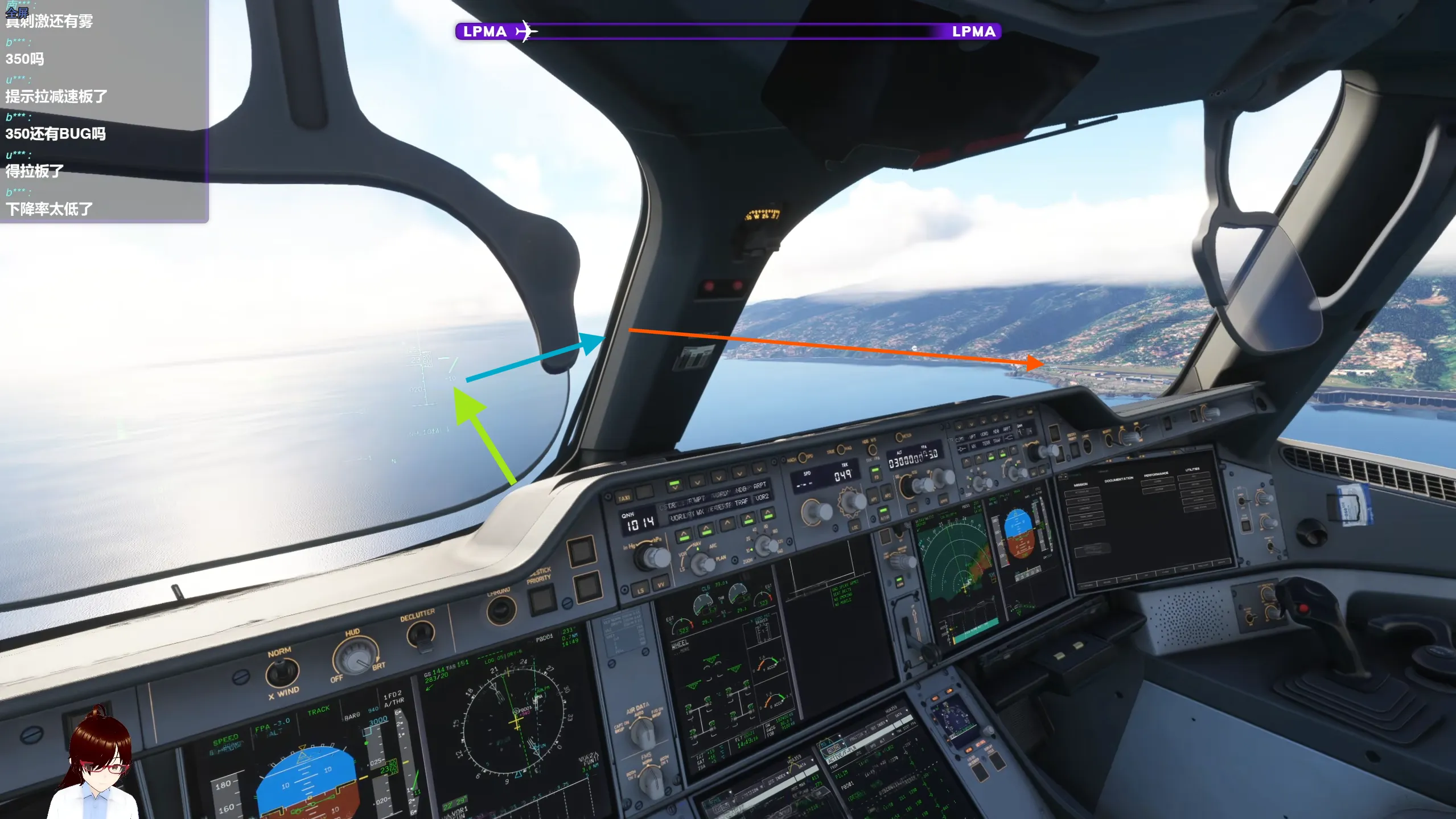
Task: Open the PERFORMANCE section on the MFD
Action: tap(1156, 475)
